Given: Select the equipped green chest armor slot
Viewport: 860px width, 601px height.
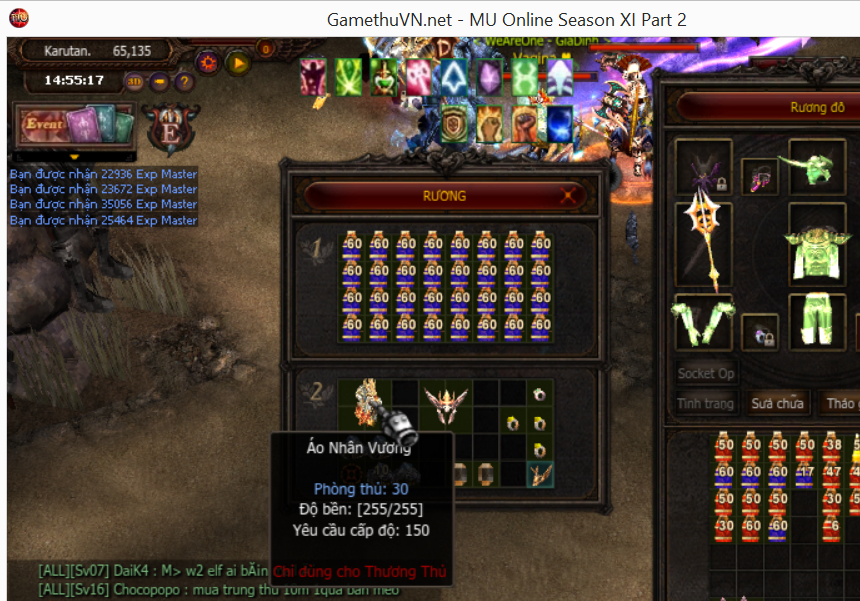Looking at the screenshot, I should (x=820, y=244).
